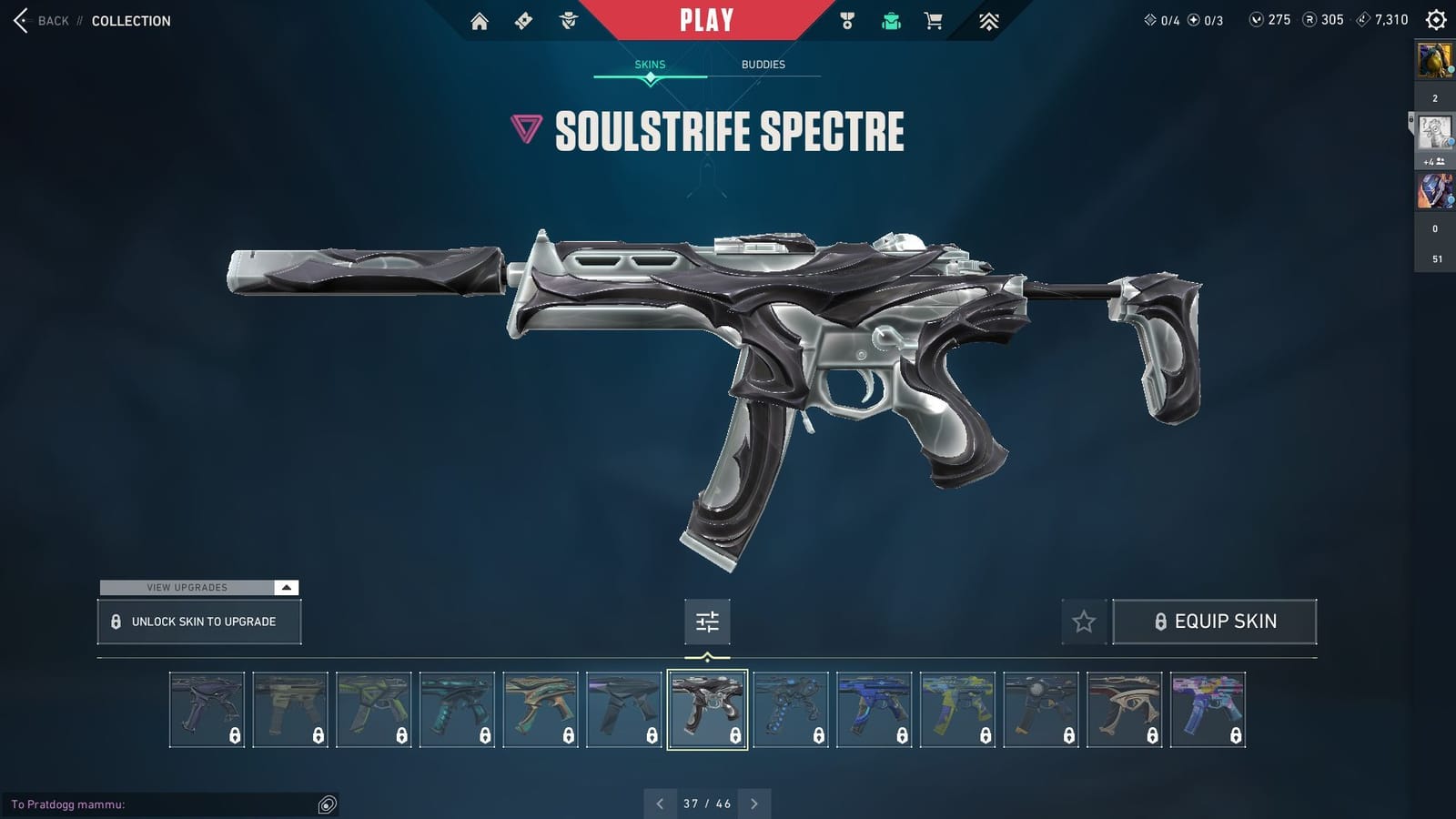Open the Home screen icon
Viewport: 1456px width, 819px height.
tap(480, 19)
